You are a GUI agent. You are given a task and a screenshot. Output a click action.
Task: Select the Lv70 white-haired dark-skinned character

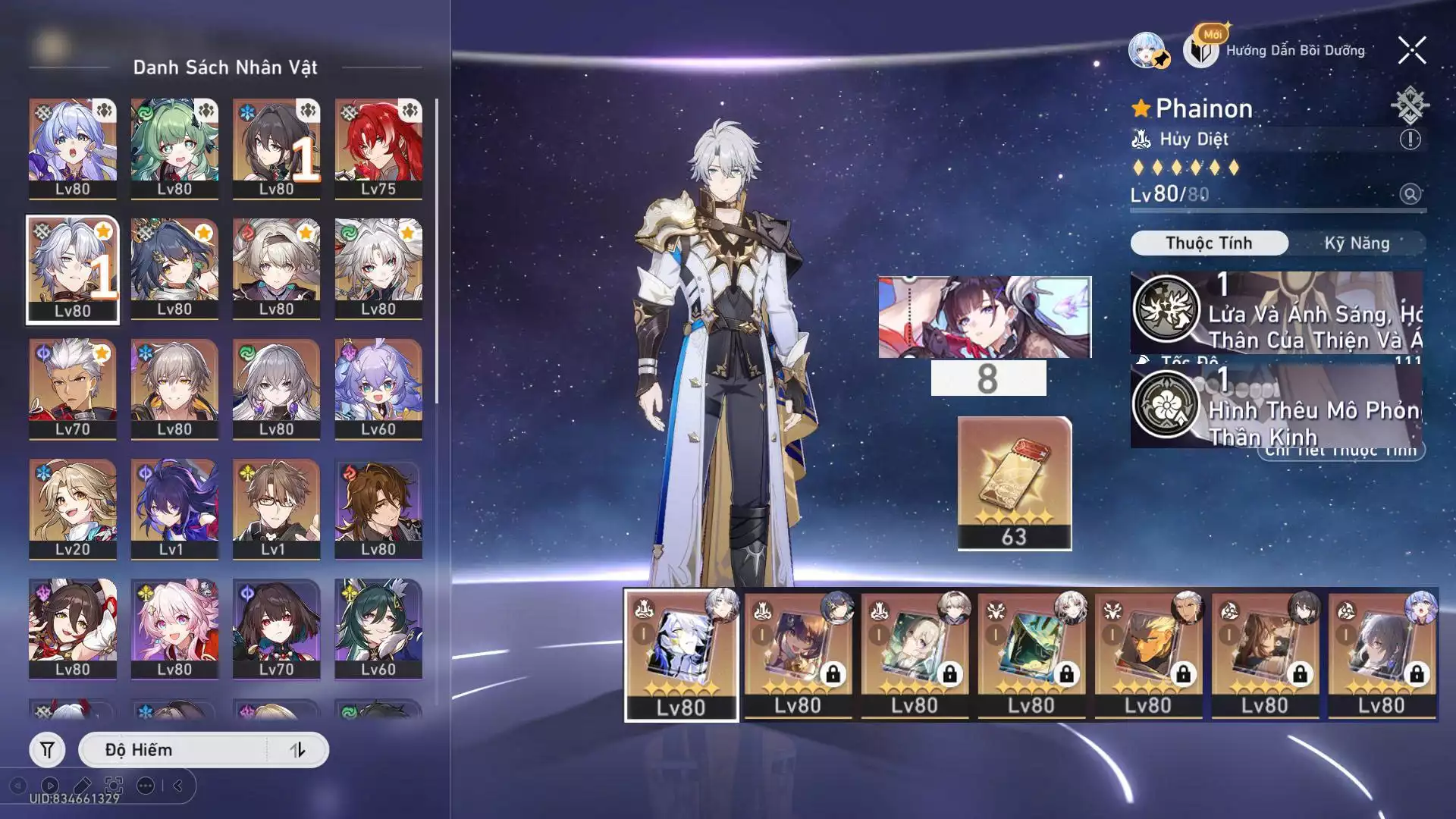73,388
